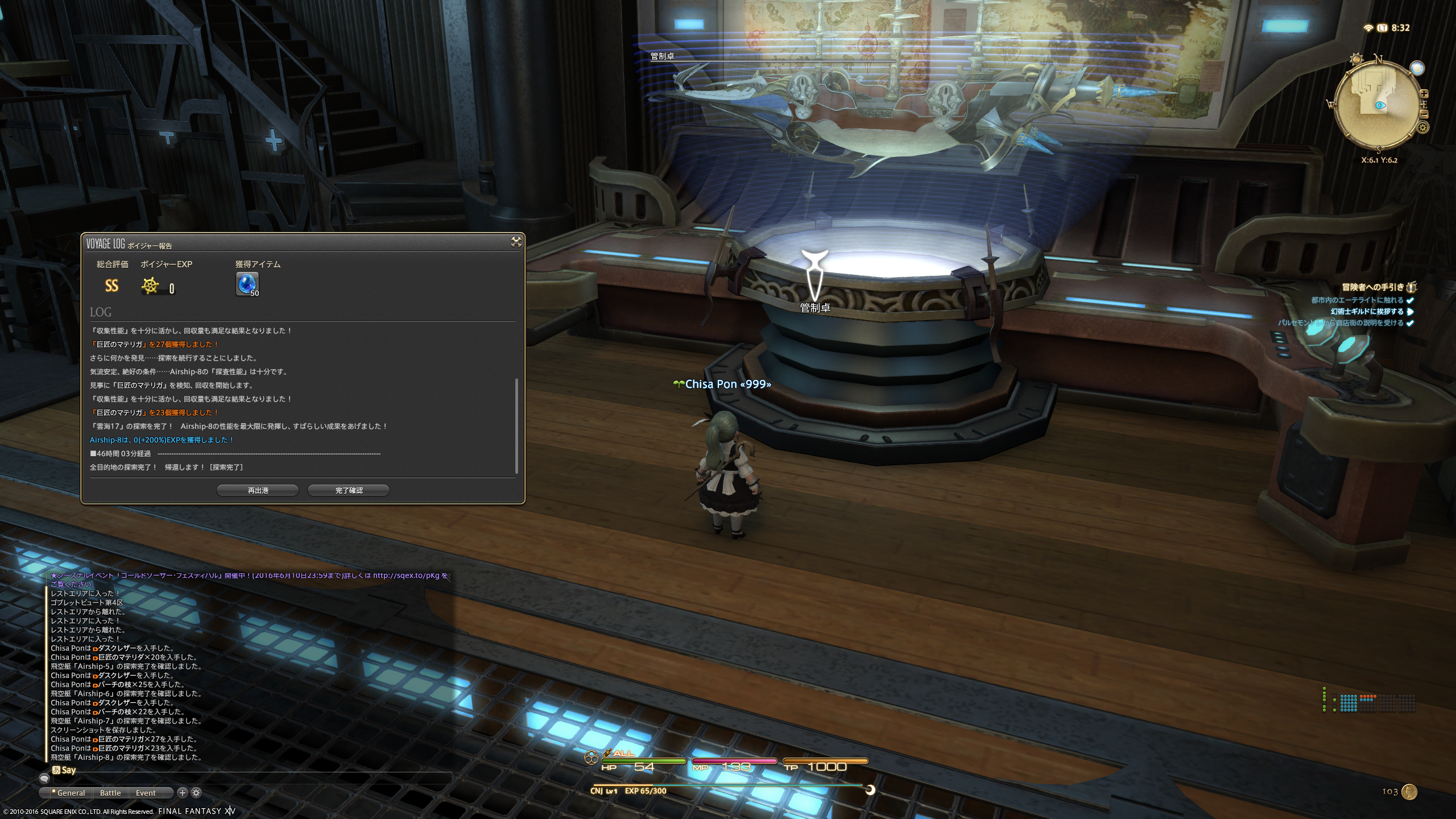Open the 冒険者への手引き guide header

(1373, 287)
